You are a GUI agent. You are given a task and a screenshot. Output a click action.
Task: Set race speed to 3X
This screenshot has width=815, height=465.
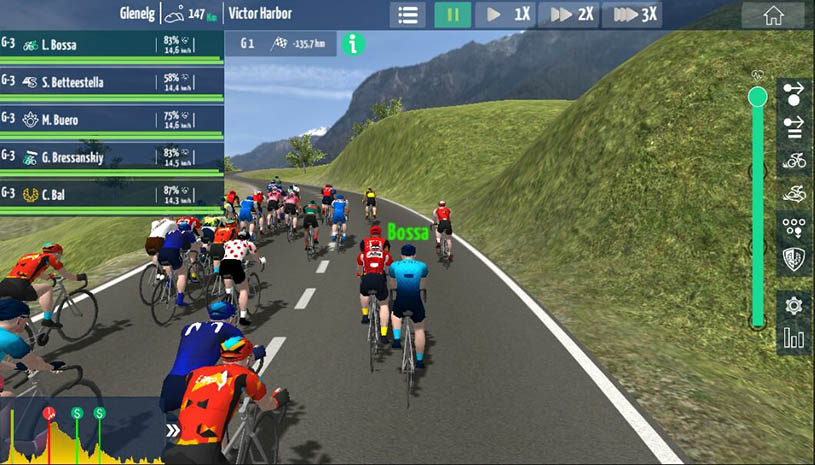click(x=634, y=15)
